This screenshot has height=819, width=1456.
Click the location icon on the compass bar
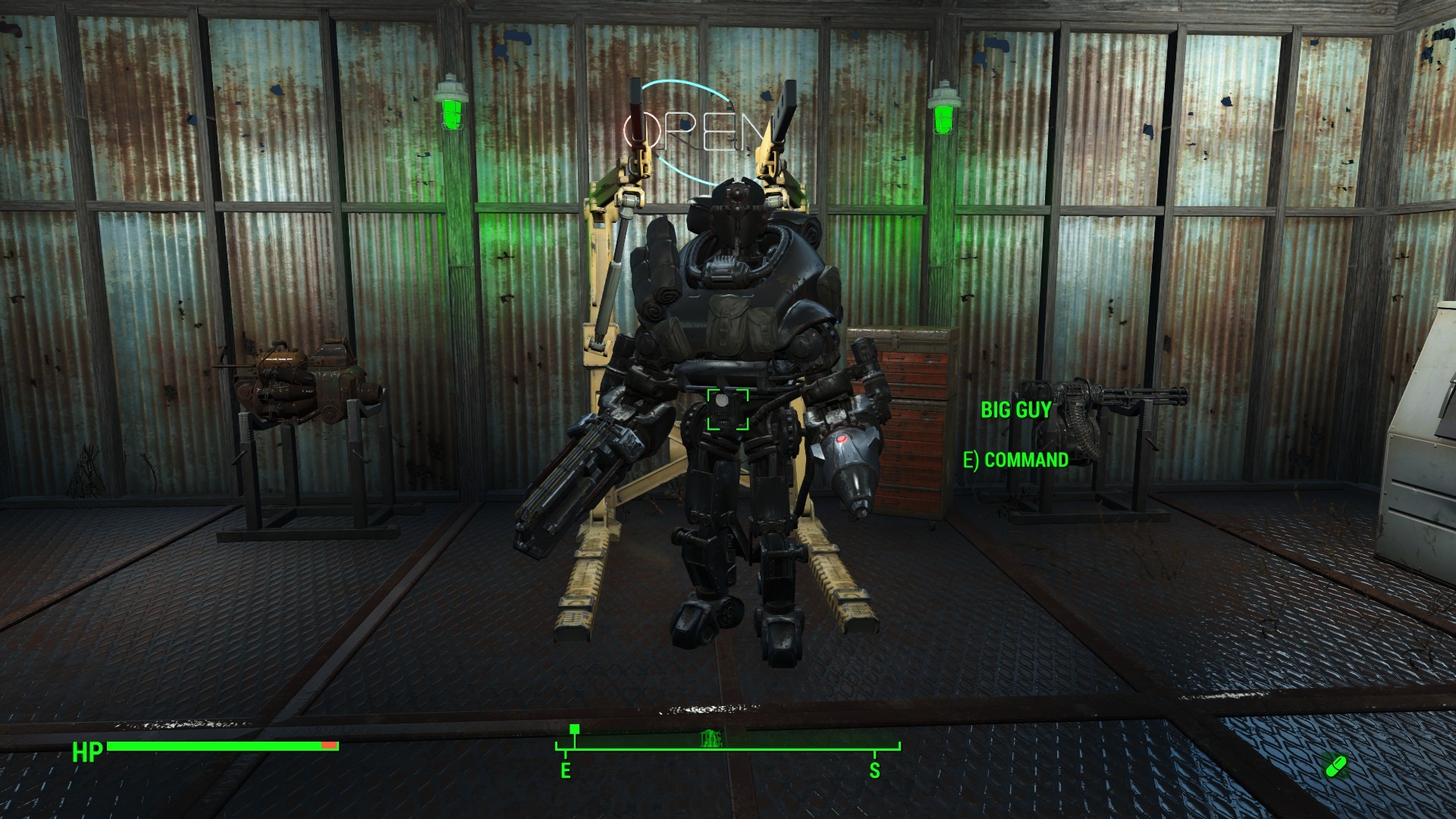(x=711, y=736)
